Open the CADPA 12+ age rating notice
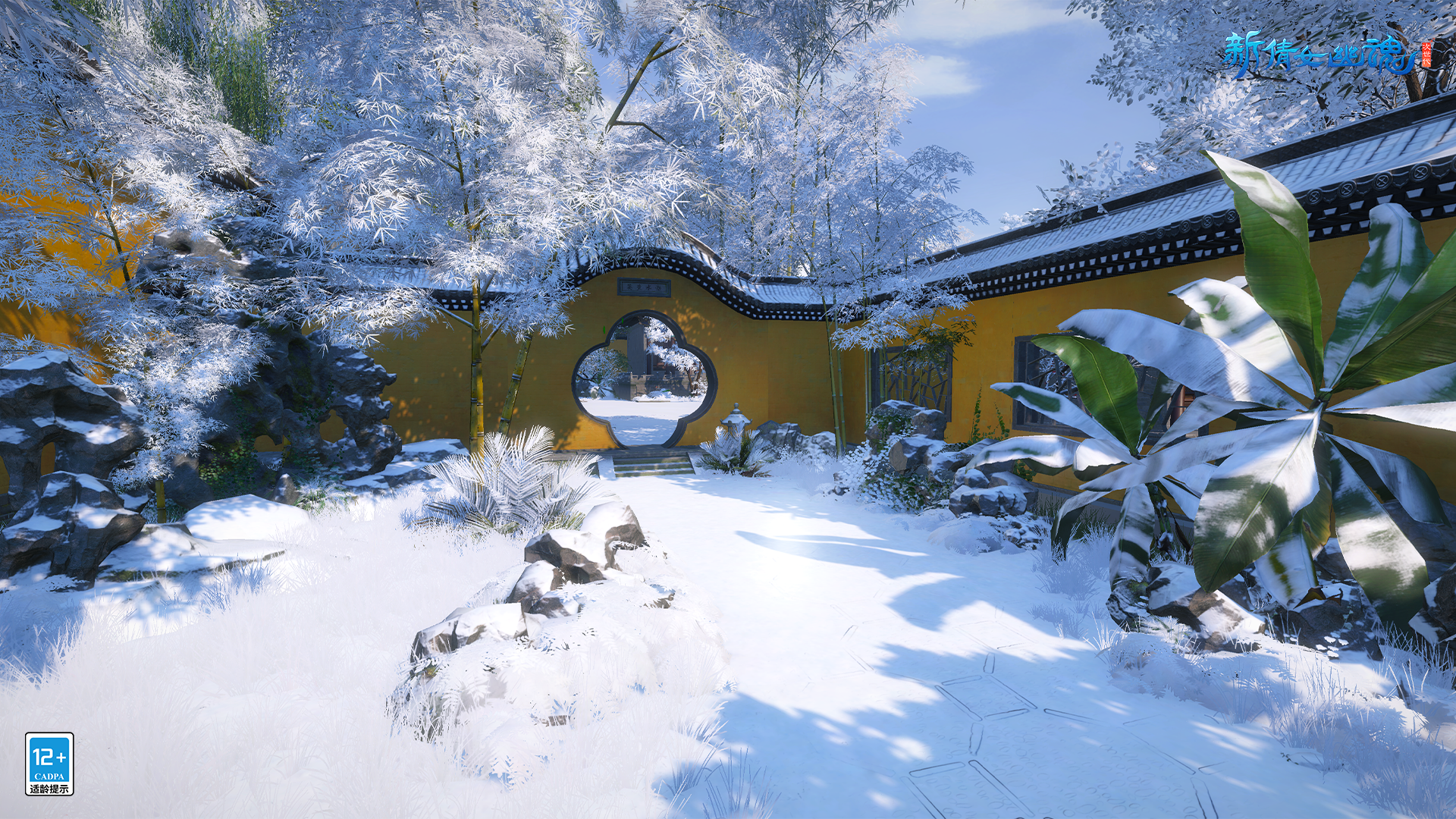 point(49,763)
